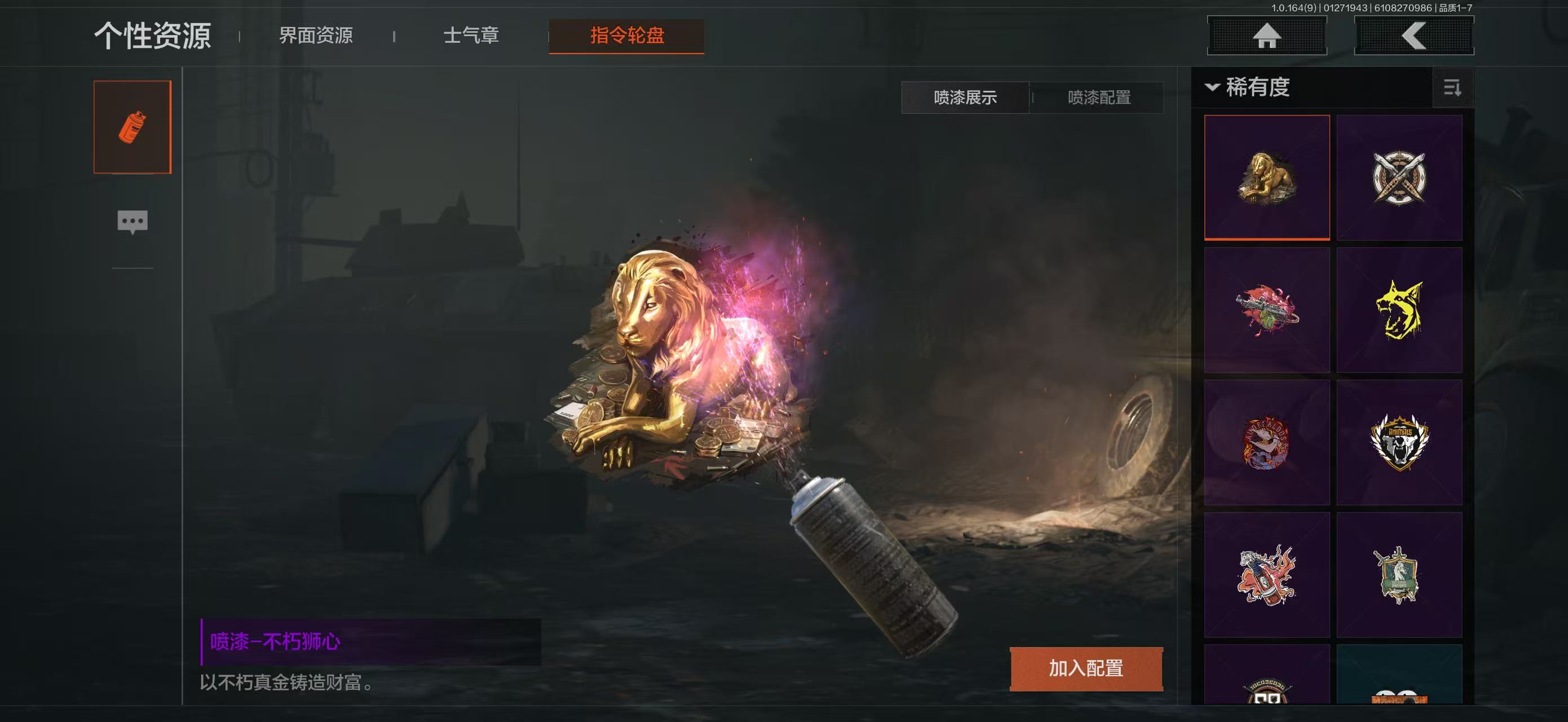Select the golden lion spray thumbnail
Viewport: 1568px width, 722px height.
[x=1267, y=178]
